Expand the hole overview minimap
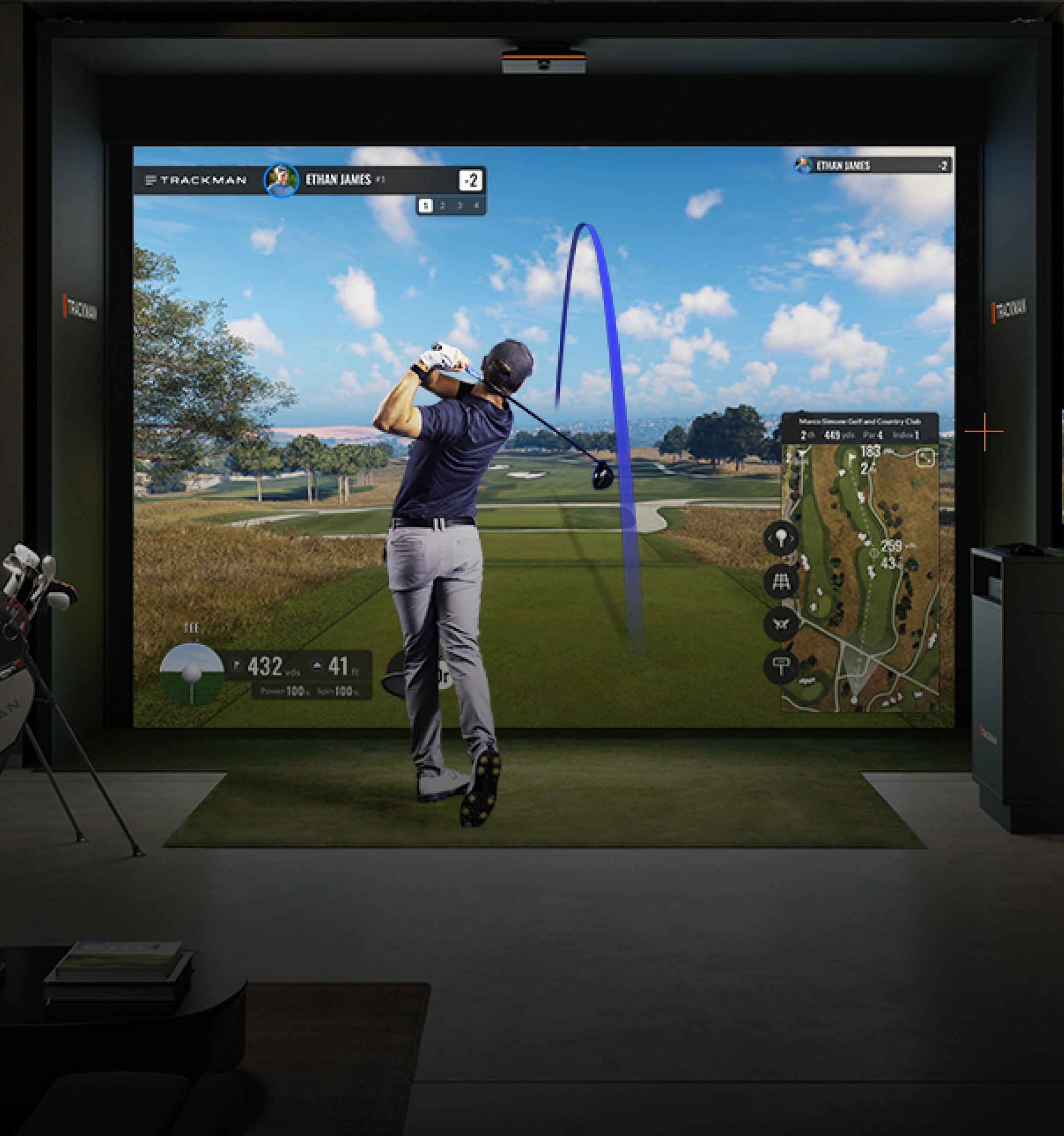 [x=859, y=577]
